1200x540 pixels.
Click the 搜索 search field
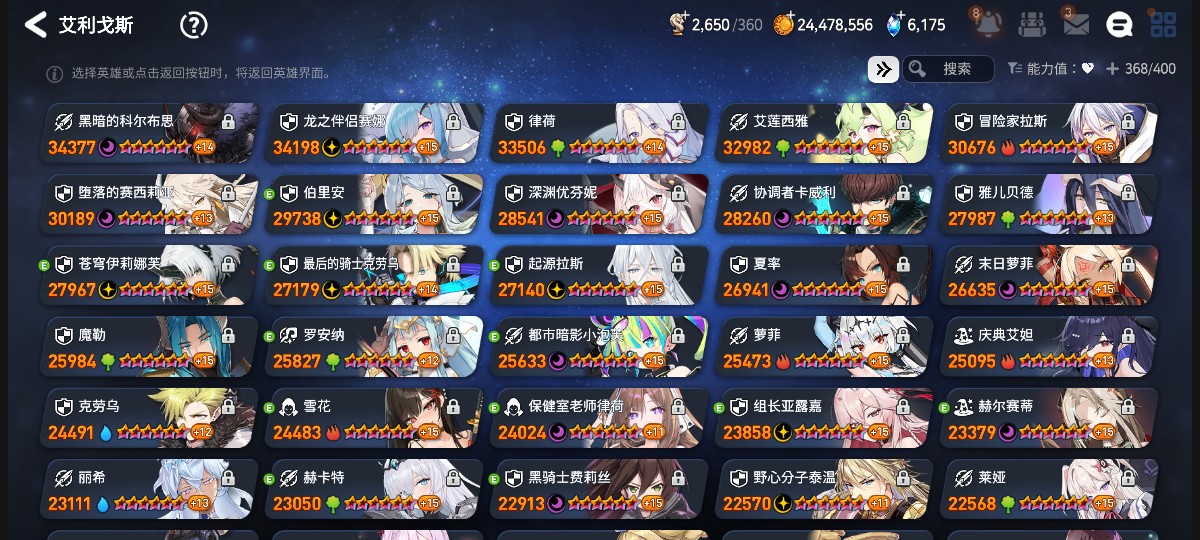click(x=956, y=69)
